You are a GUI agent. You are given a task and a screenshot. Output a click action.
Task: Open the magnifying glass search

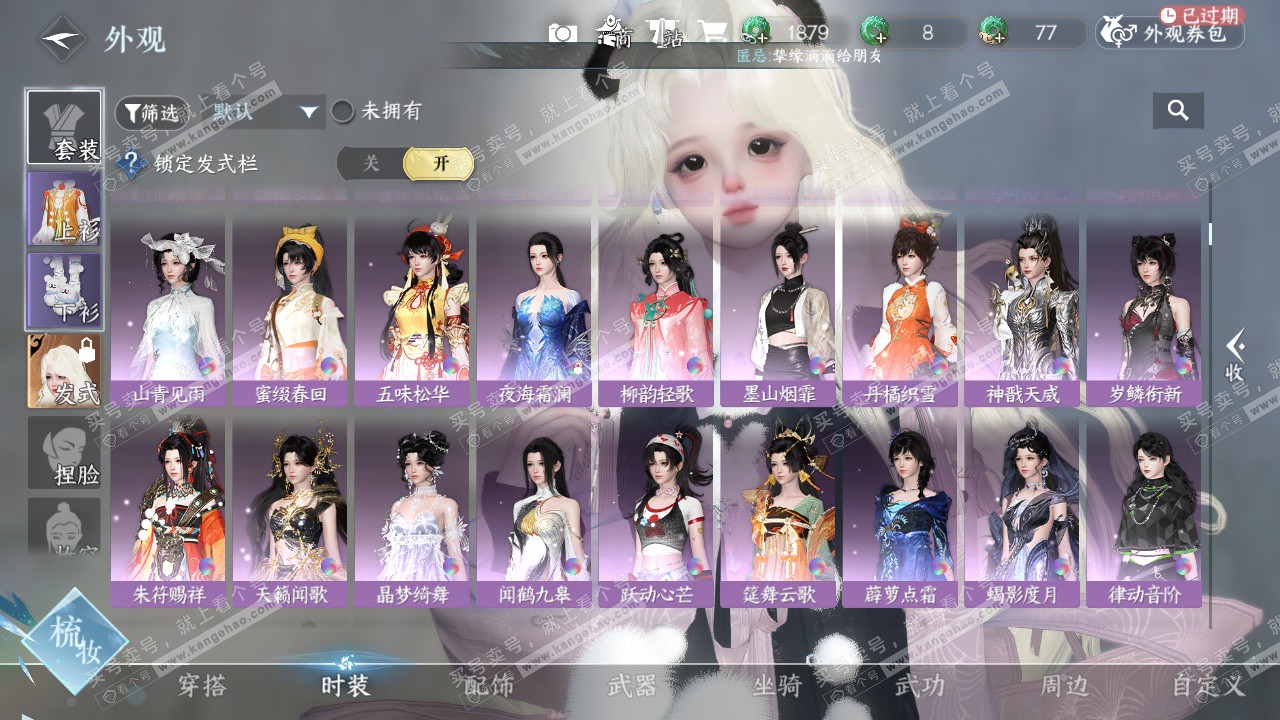click(x=1178, y=111)
